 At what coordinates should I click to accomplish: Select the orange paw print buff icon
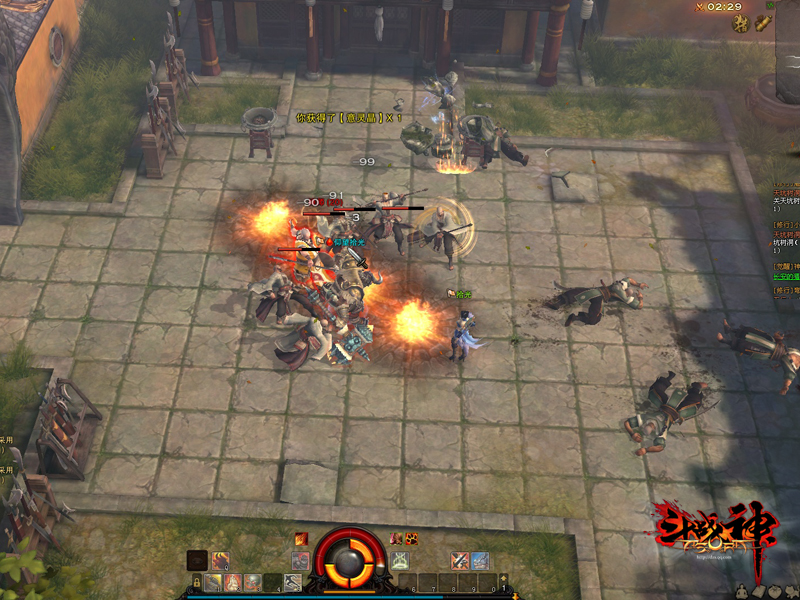(411, 539)
